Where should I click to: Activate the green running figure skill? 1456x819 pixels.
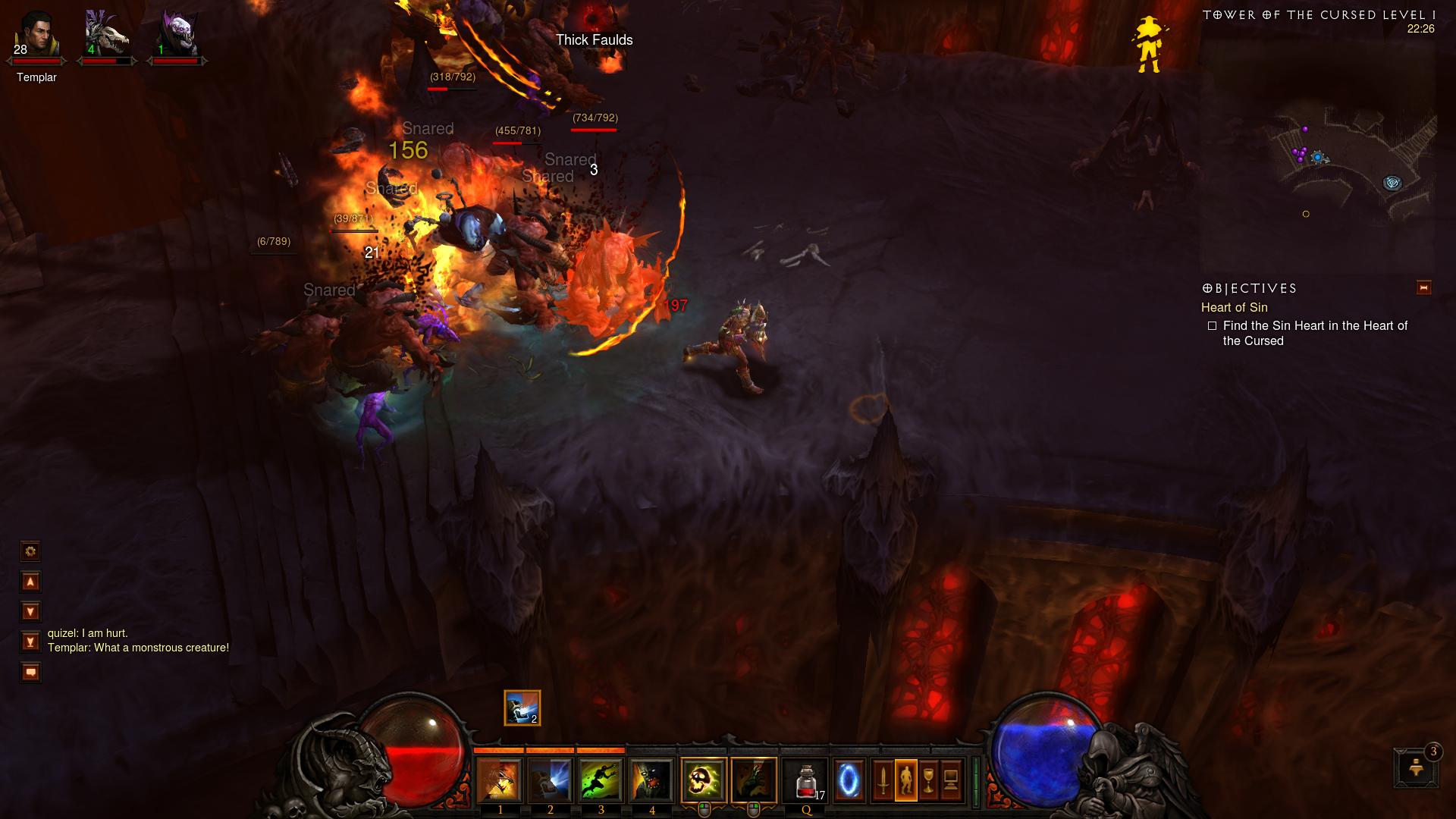601,780
